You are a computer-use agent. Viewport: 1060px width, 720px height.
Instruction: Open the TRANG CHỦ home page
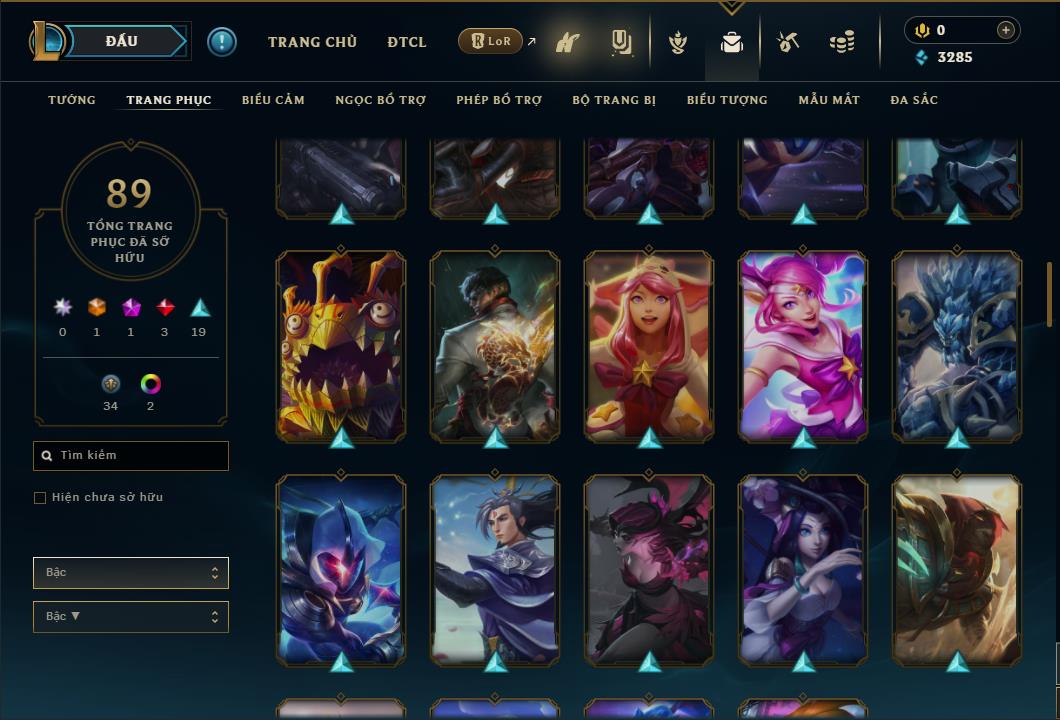click(x=312, y=42)
